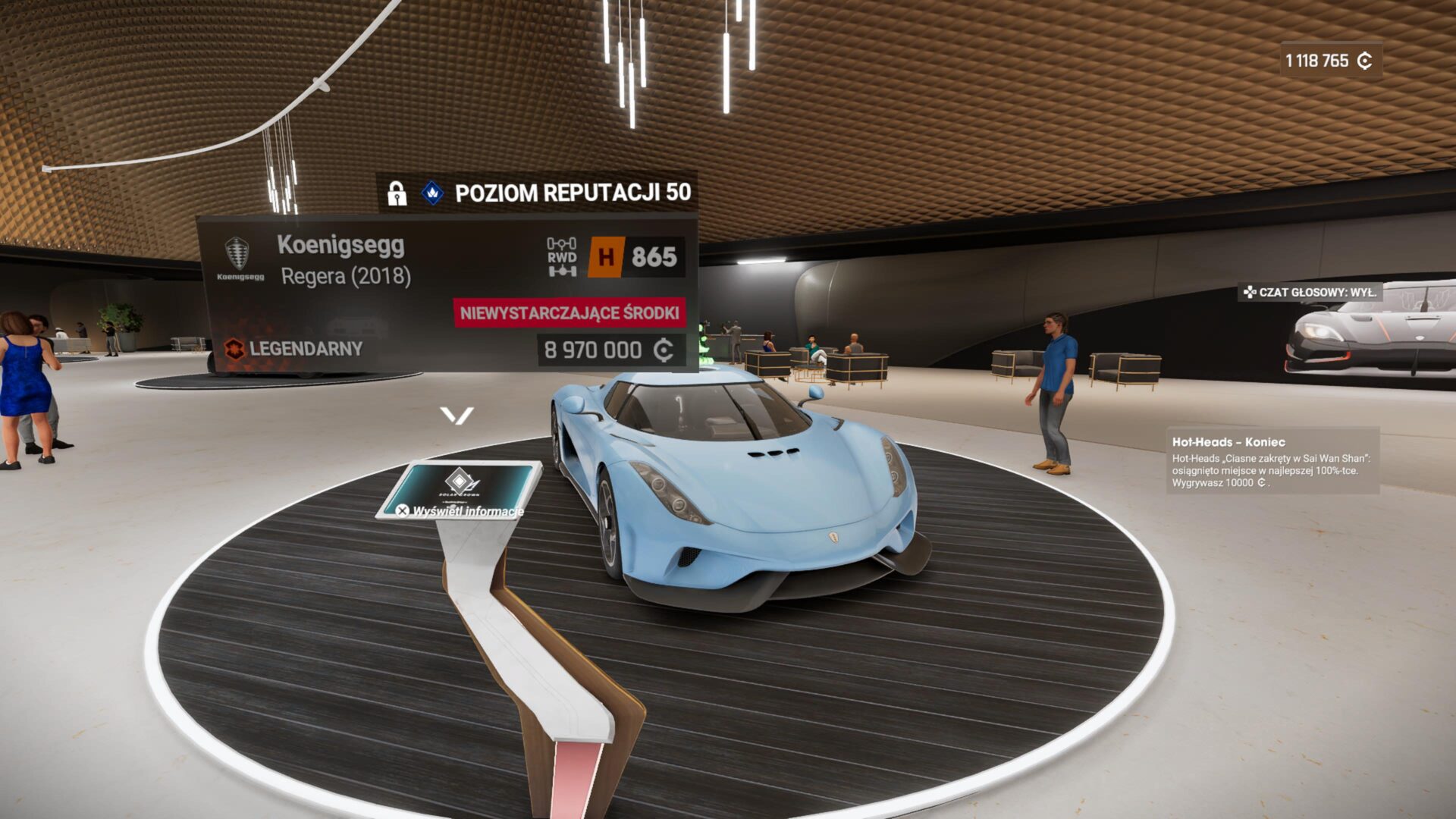Toggle the Czat głosowy voice chat indicator
This screenshot has width=1456, height=819.
point(1310,292)
